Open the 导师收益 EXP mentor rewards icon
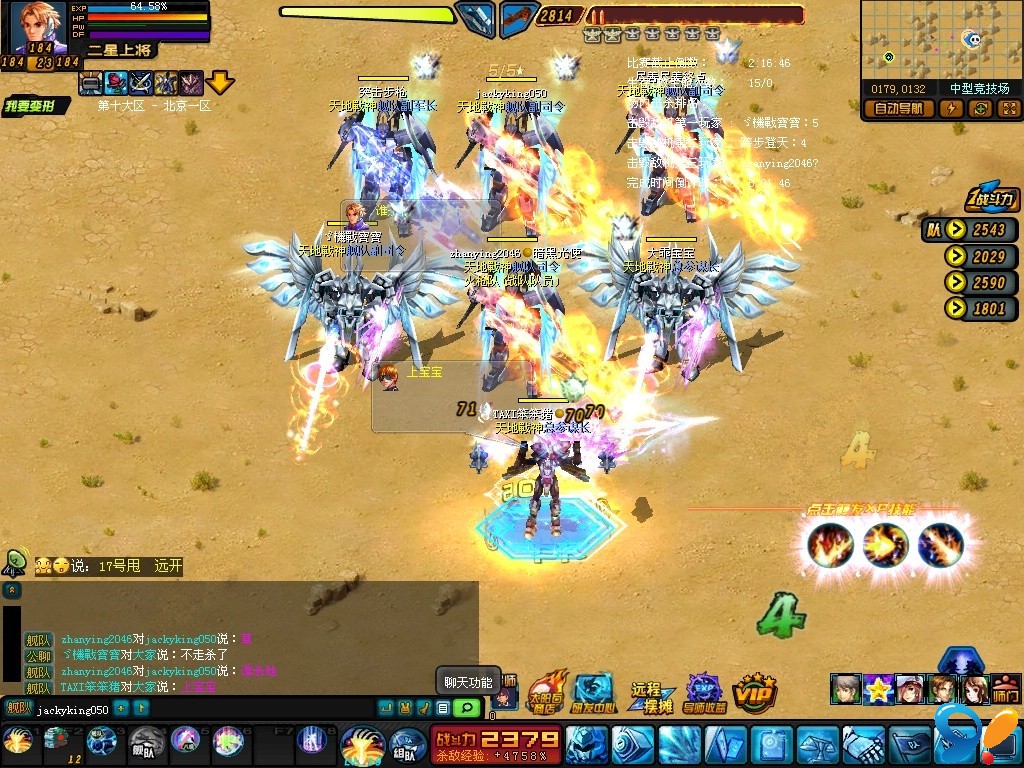The height and width of the screenshot is (768, 1024). 704,692
